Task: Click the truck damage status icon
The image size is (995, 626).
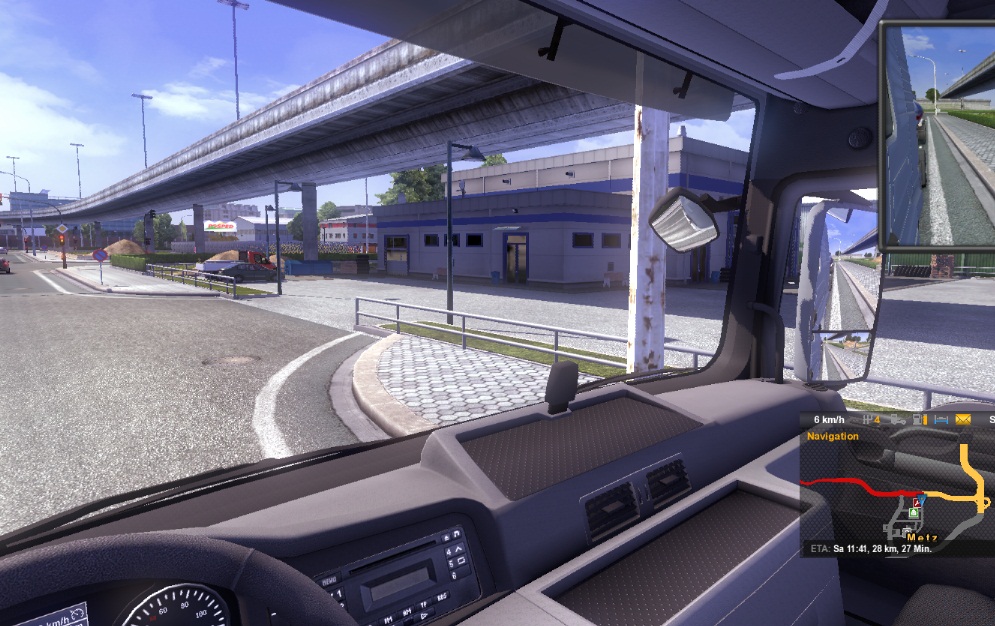Action: pyautogui.click(x=898, y=420)
